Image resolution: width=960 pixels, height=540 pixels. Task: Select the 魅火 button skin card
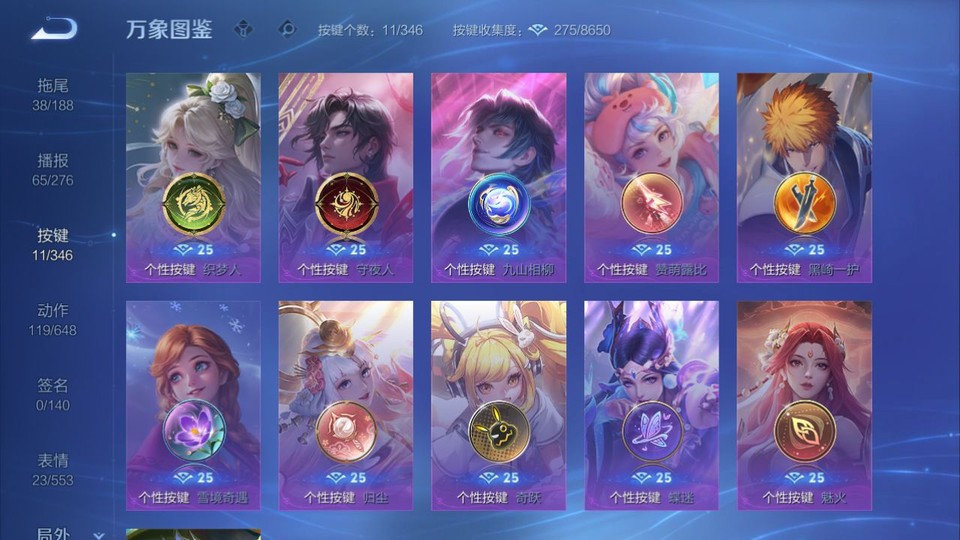tap(804, 404)
